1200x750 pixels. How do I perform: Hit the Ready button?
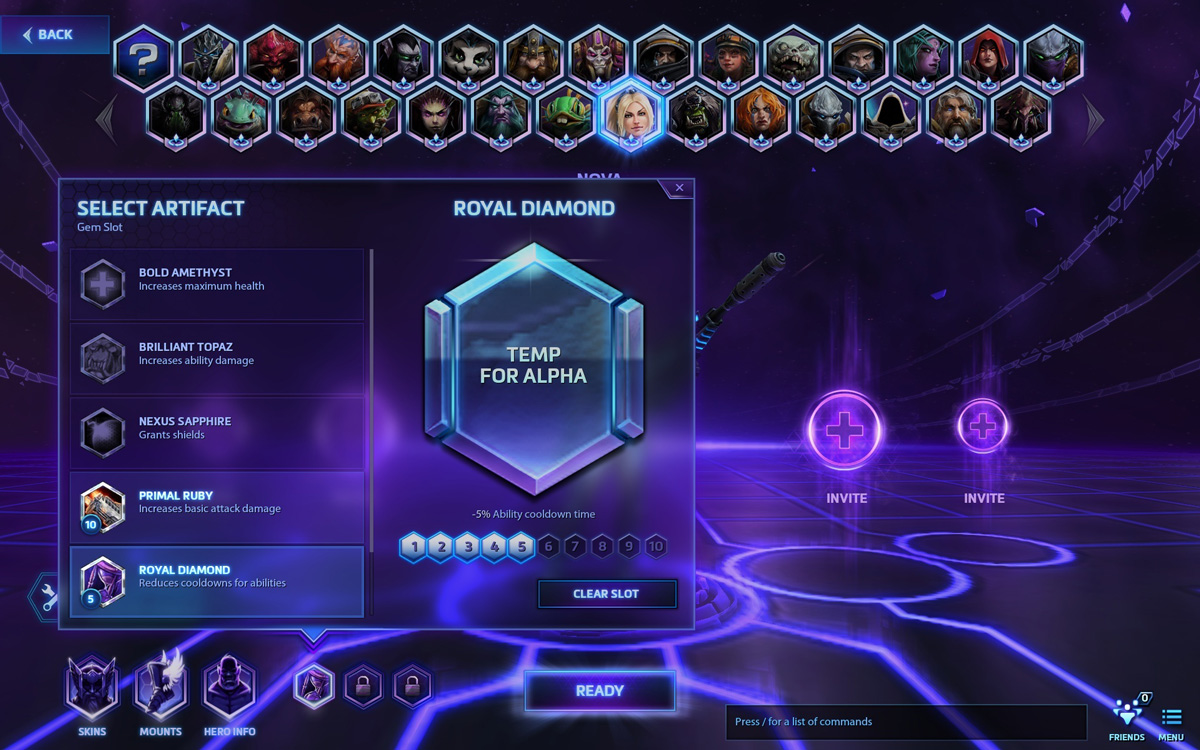[599, 691]
